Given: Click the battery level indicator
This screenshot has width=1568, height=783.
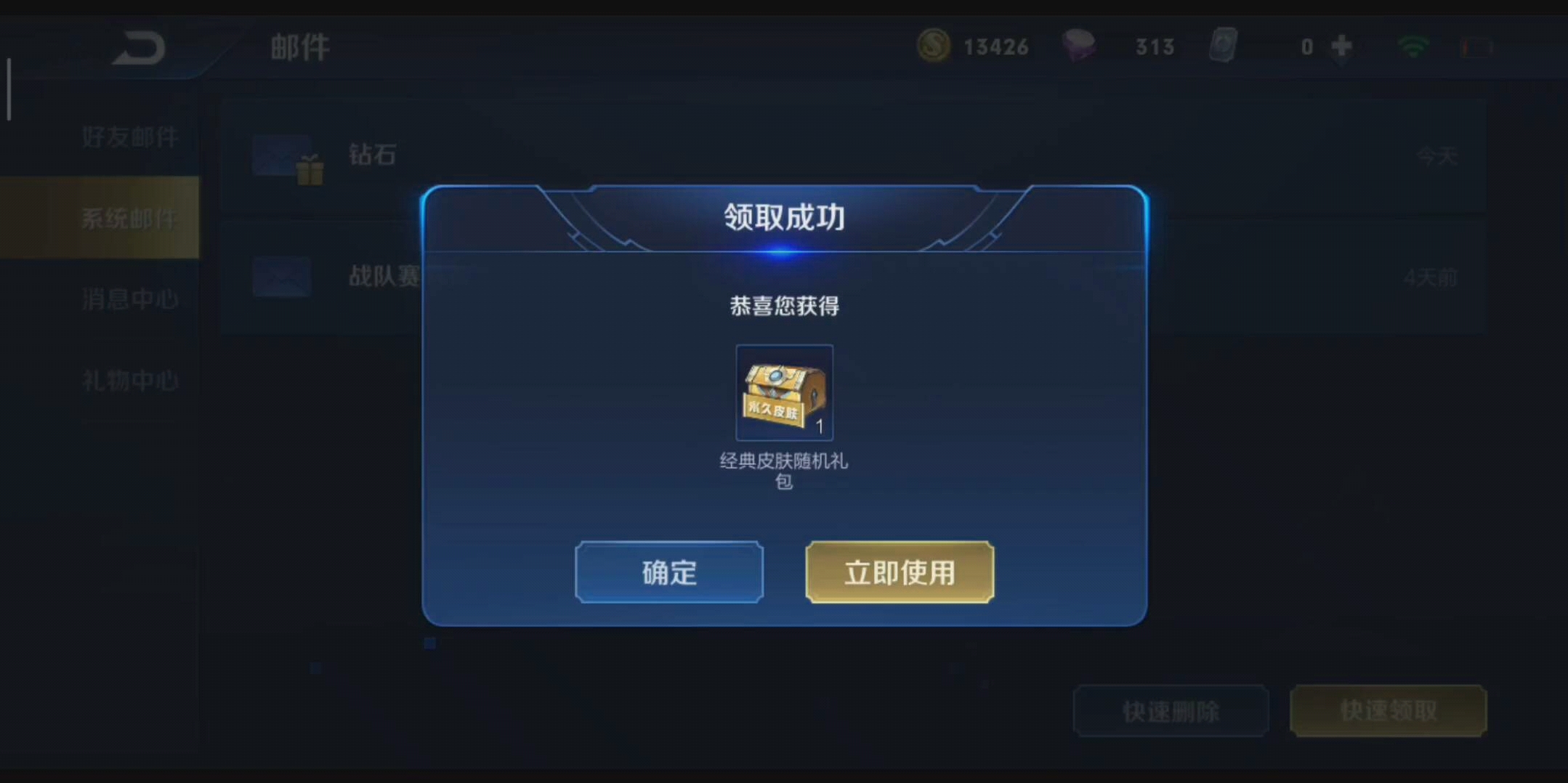Looking at the screenshot, I should click(1475, 46).
